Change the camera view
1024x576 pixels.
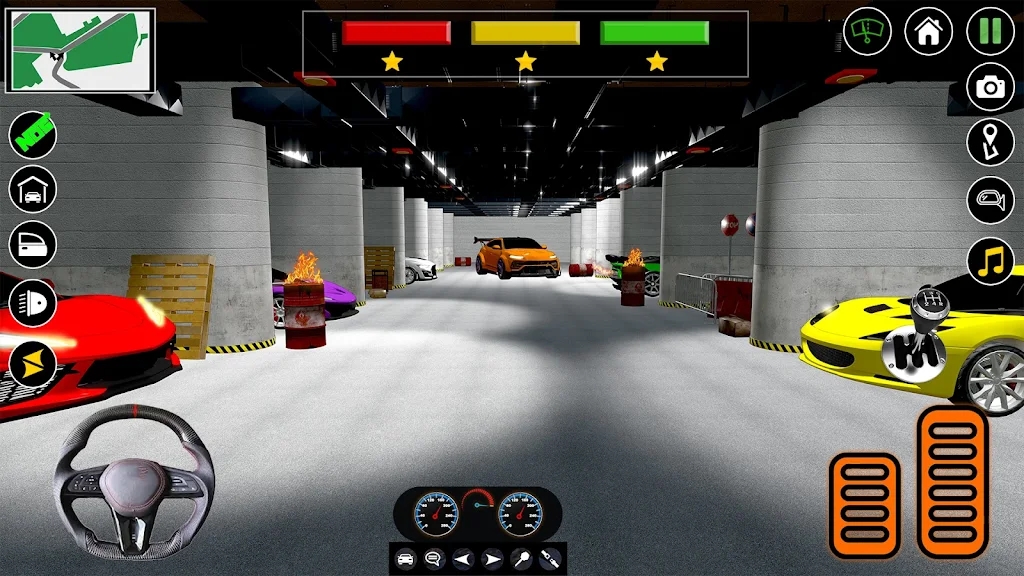990,87
